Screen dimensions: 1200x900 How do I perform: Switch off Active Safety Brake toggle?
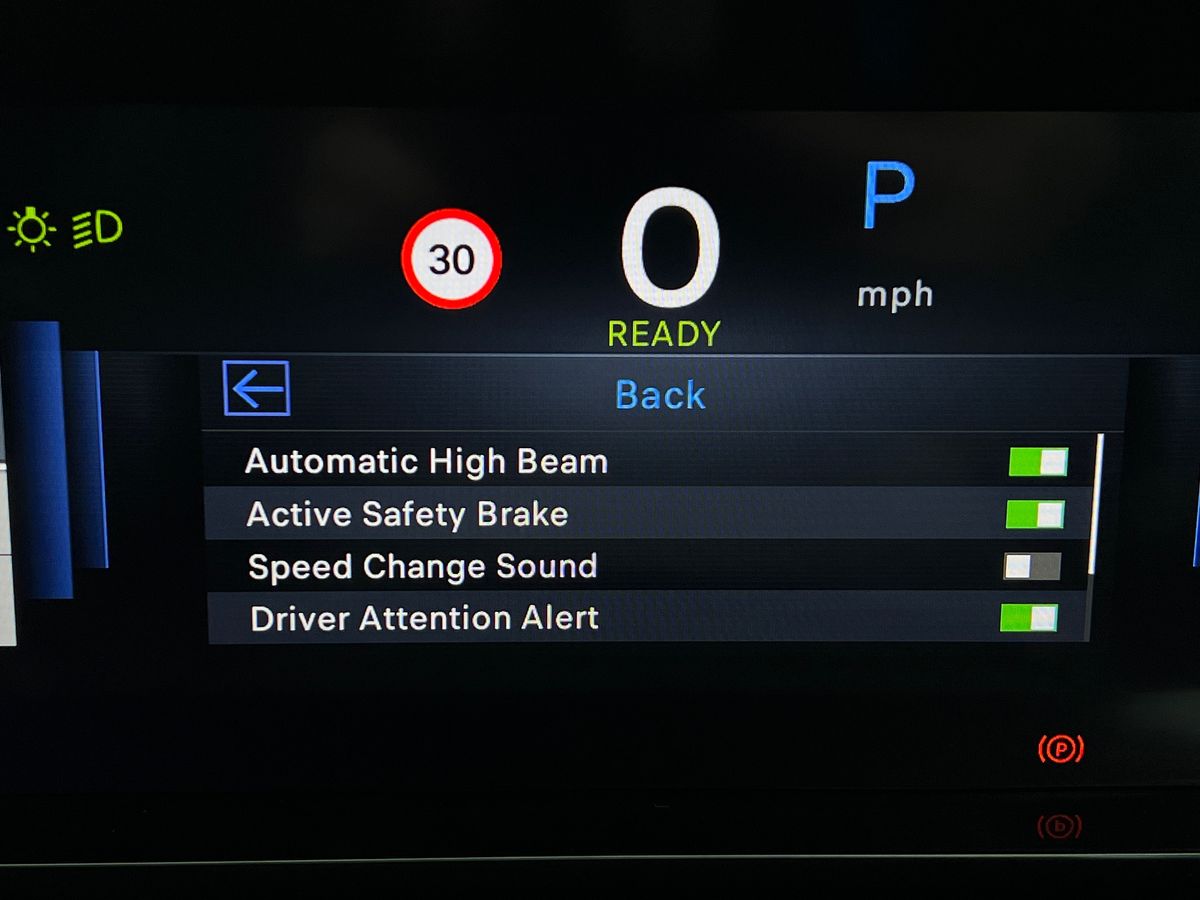pos(1035,515)
